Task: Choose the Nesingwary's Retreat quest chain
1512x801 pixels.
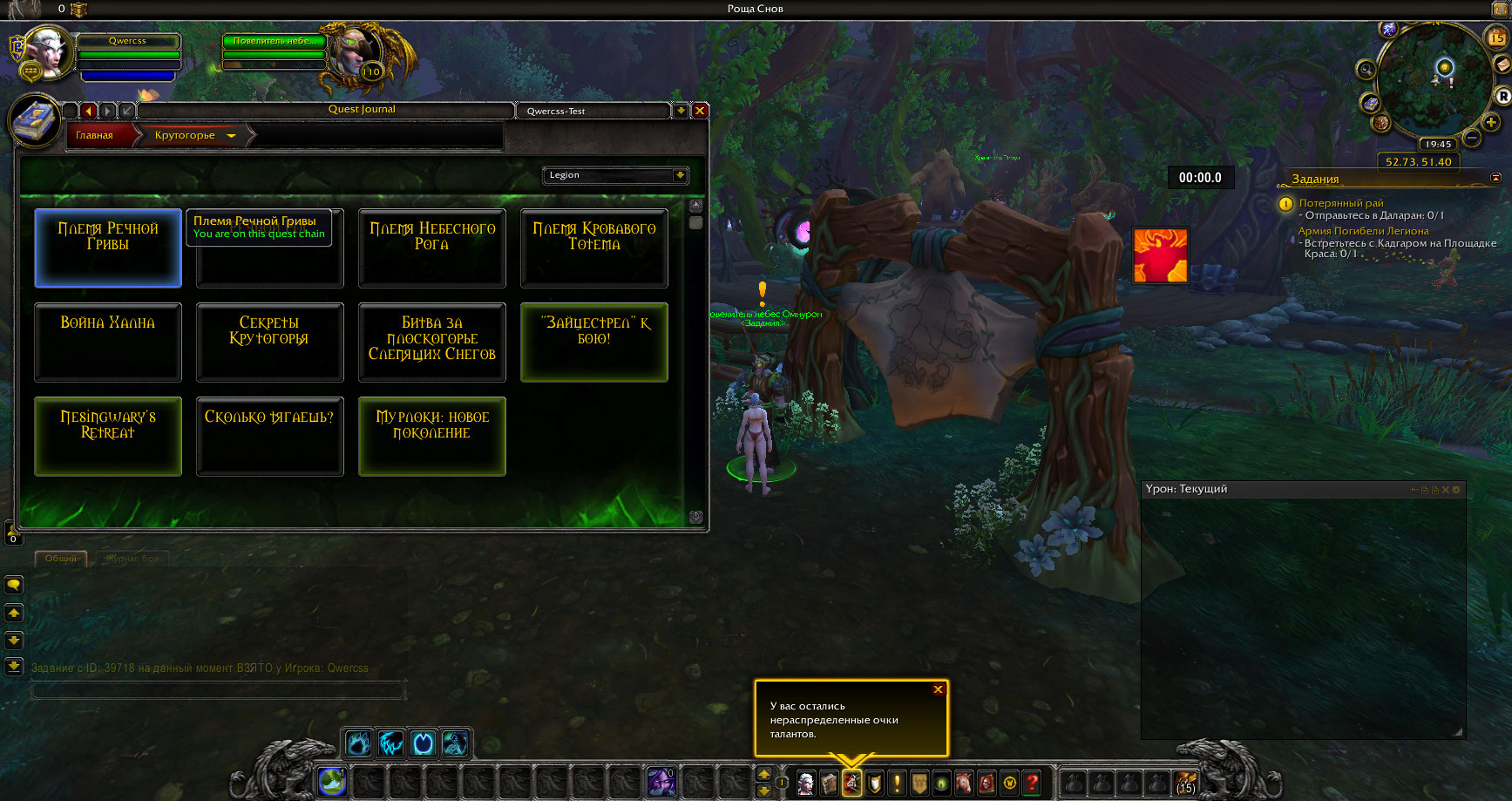Action: 108,436
